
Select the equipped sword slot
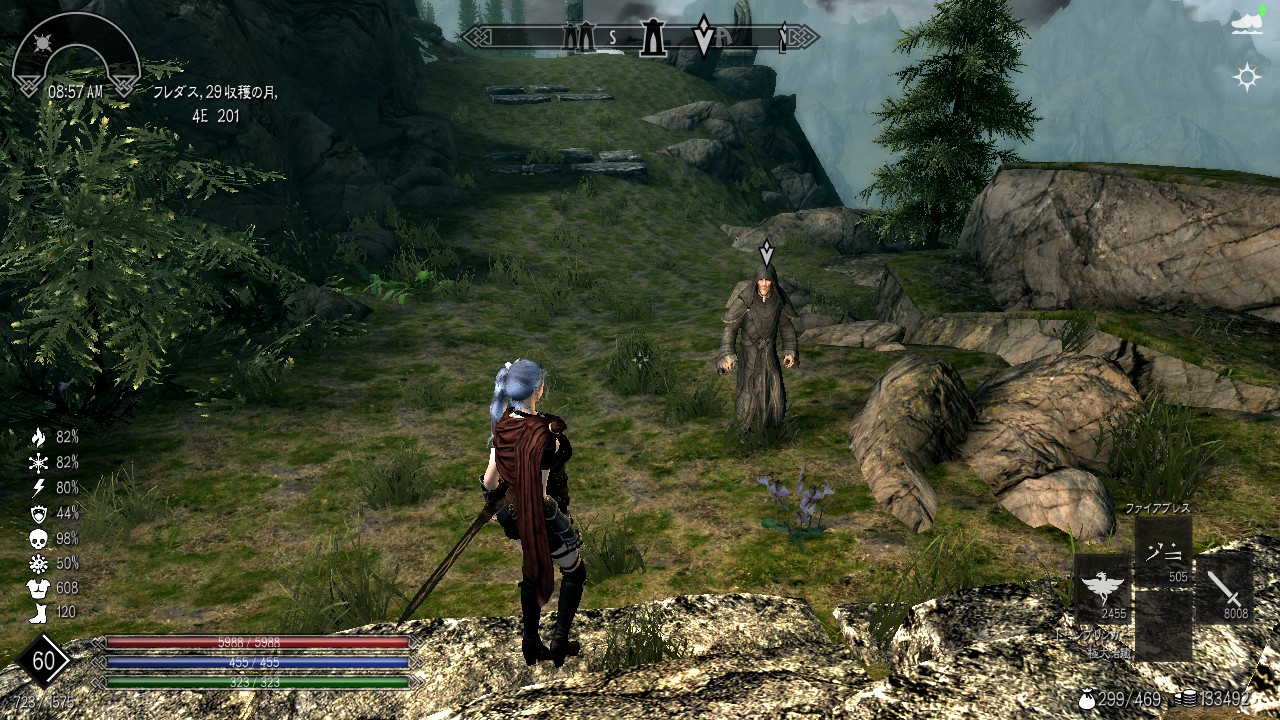click(1224, 588)
